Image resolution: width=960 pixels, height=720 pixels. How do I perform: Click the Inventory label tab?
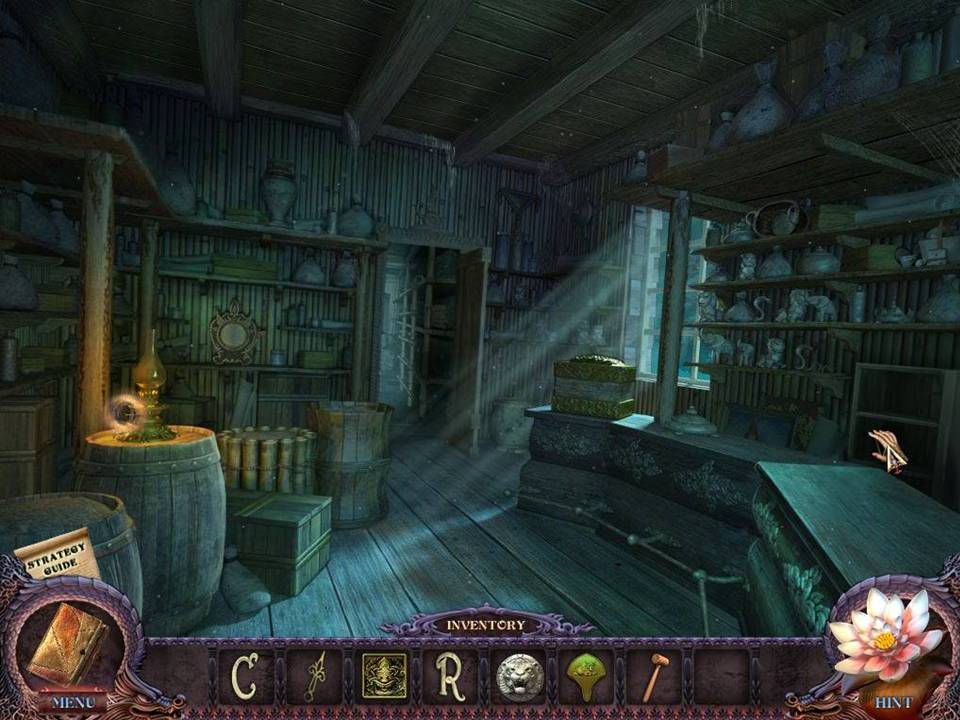click(485, 625)
